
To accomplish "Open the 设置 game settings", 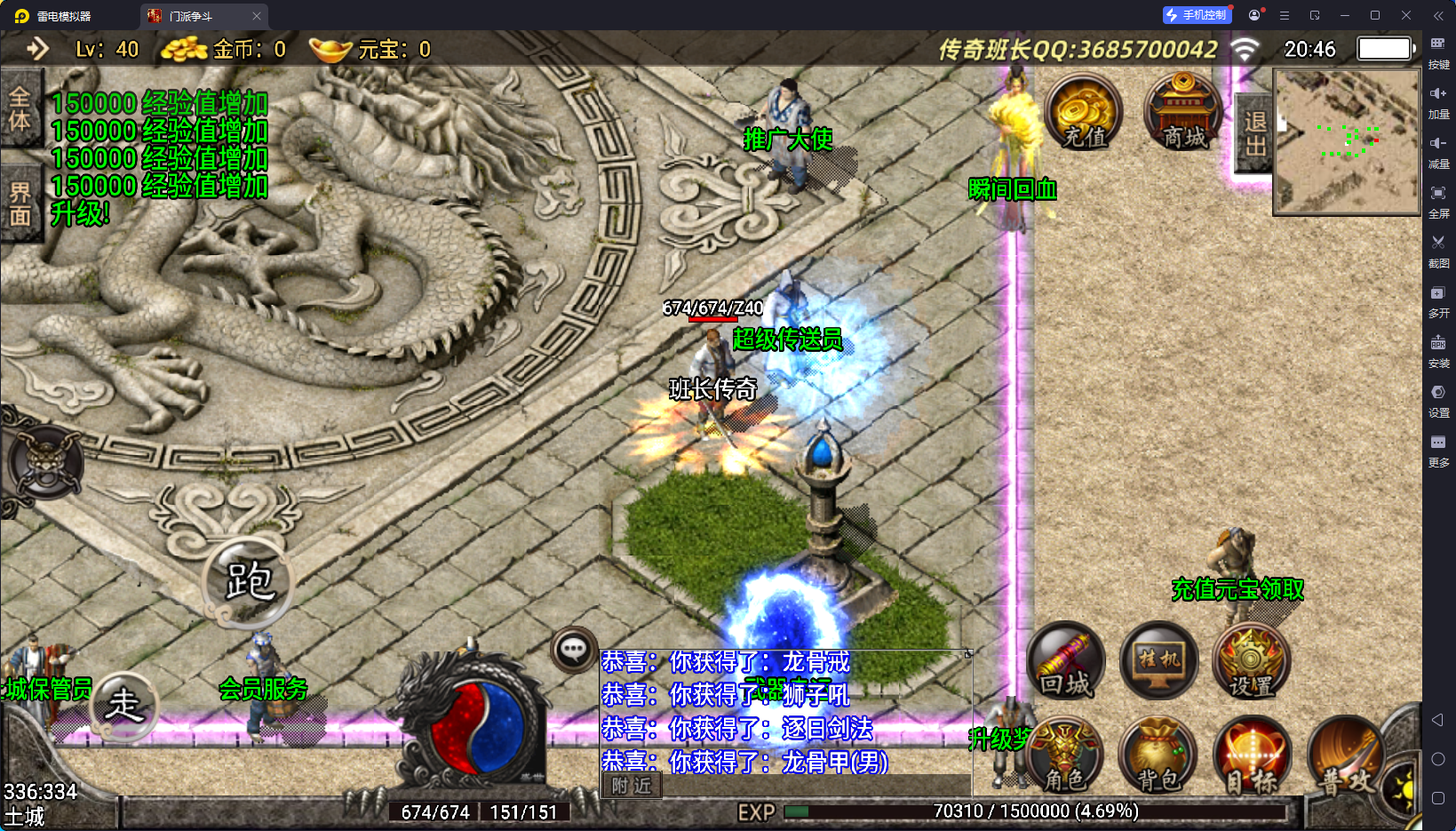I will click(x=1251, y=661).
